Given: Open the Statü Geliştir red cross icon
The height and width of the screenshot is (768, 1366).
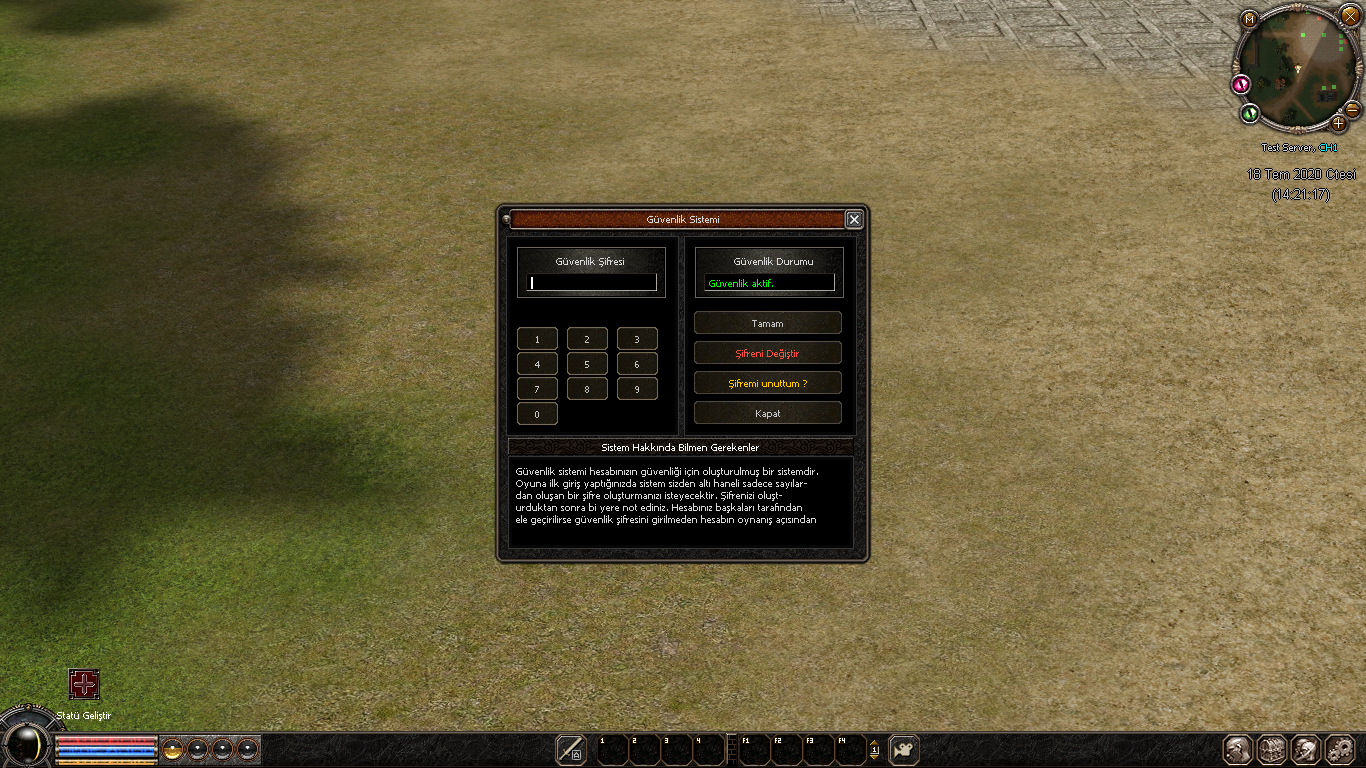Looking at the screenshot, I should pyautogui.click(x=84, y=684).
